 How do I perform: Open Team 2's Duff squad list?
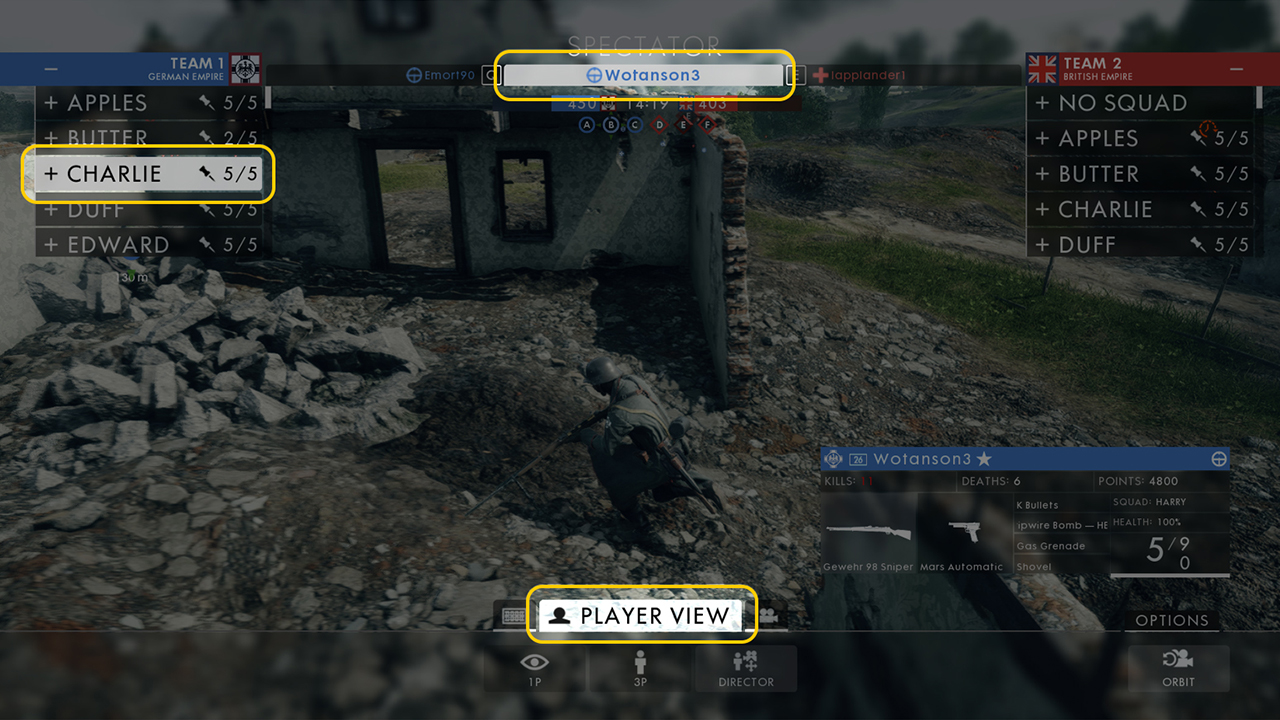1138,245
